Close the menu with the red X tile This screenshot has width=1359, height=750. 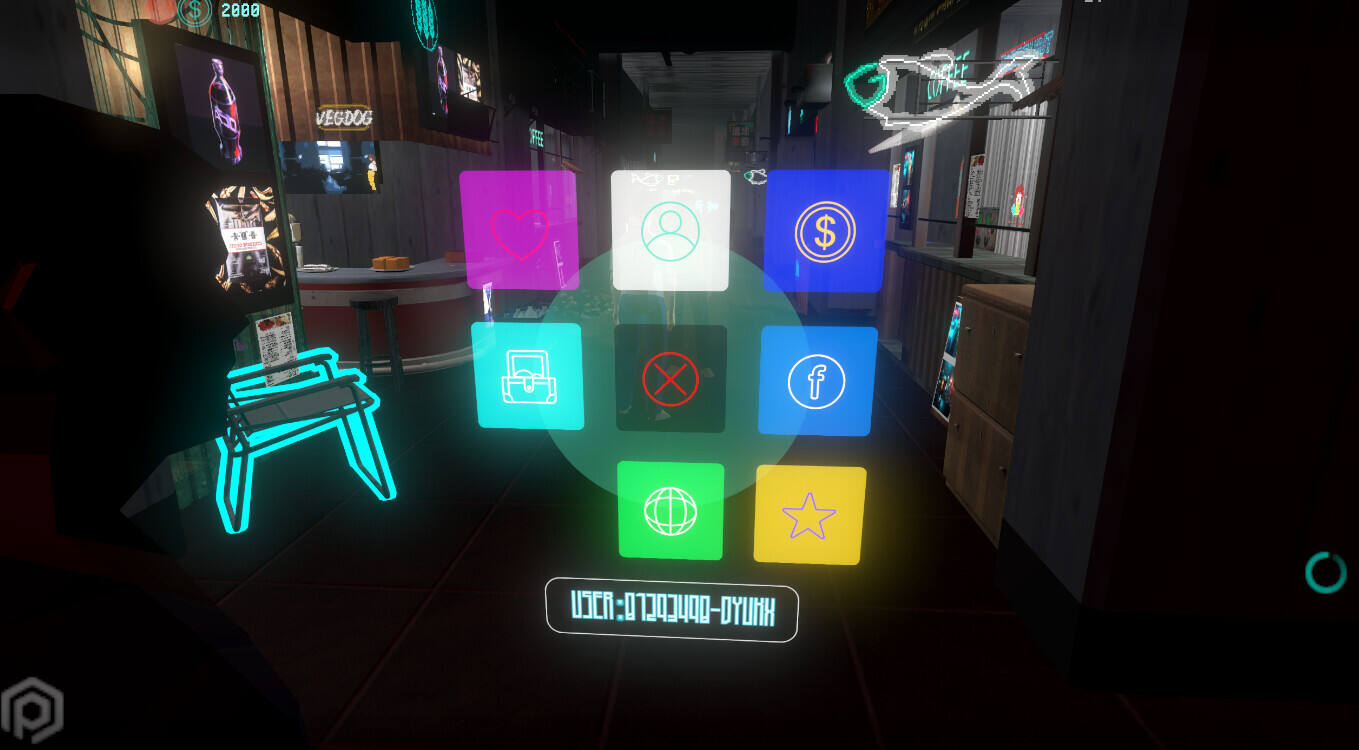click(x=670, y=378)
